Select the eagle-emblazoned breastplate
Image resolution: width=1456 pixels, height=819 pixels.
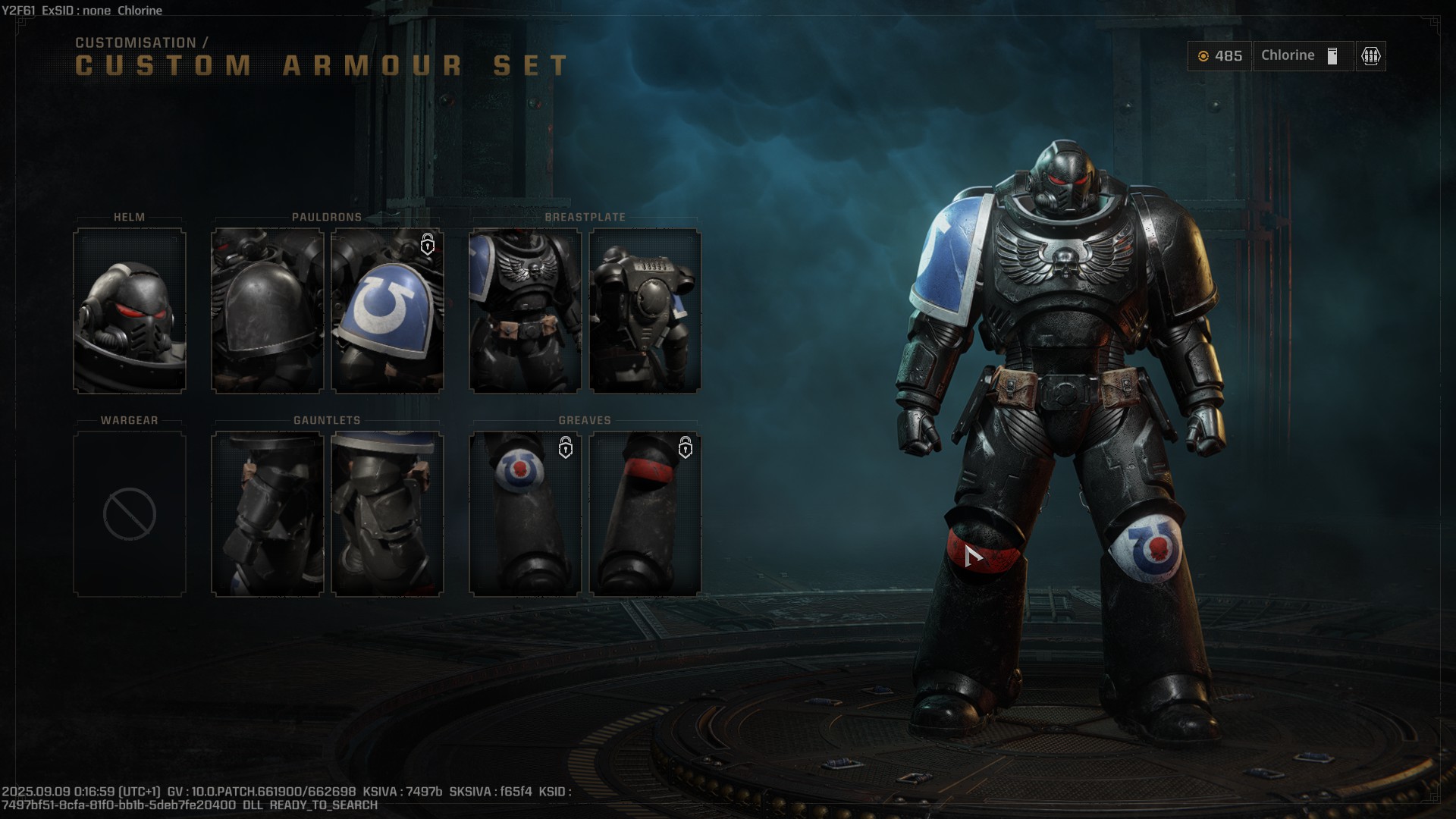[525, 311]
